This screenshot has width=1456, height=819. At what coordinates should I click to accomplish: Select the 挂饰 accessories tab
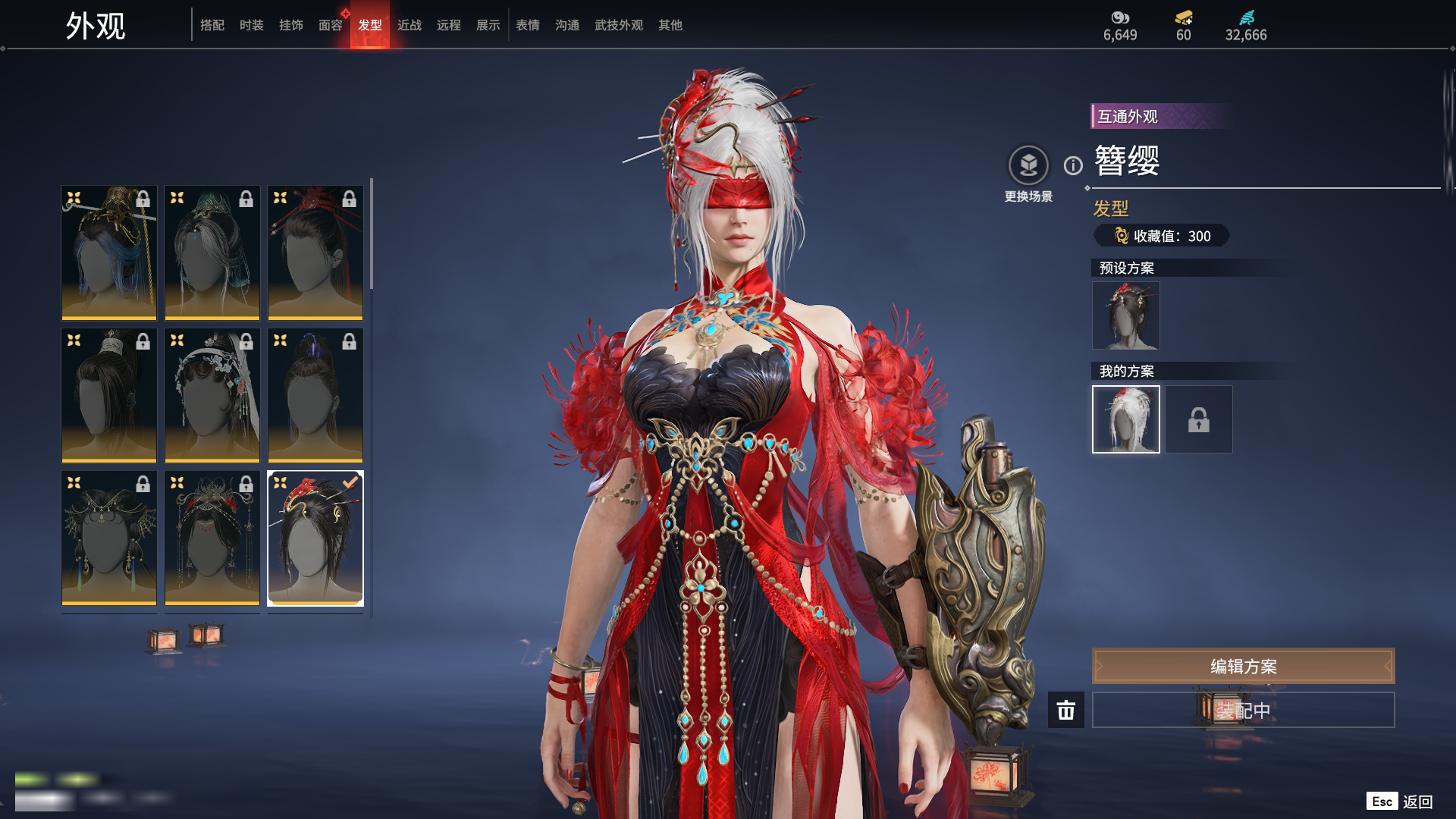[290, 25]
